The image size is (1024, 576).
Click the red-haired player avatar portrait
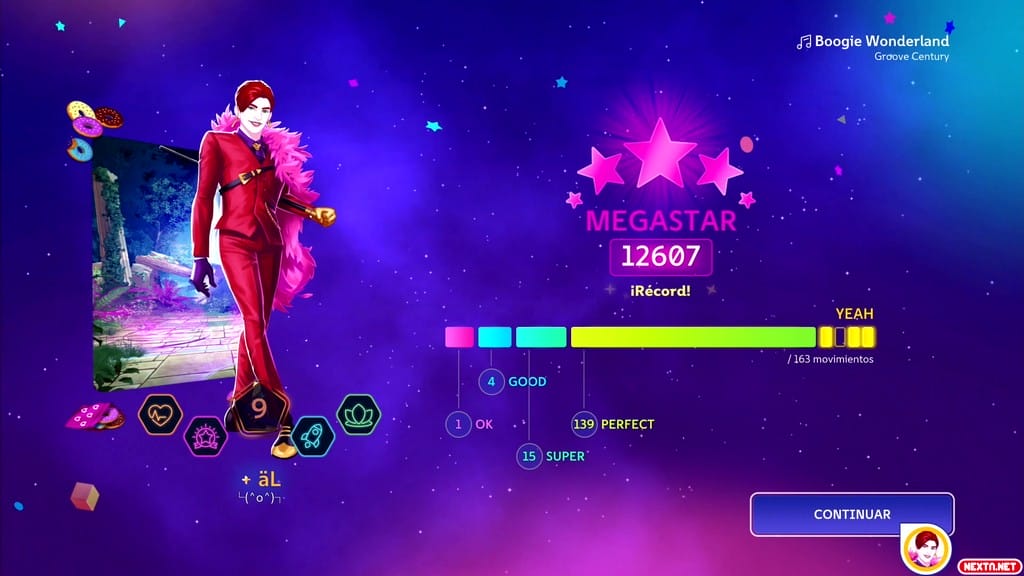coord(926,548)
